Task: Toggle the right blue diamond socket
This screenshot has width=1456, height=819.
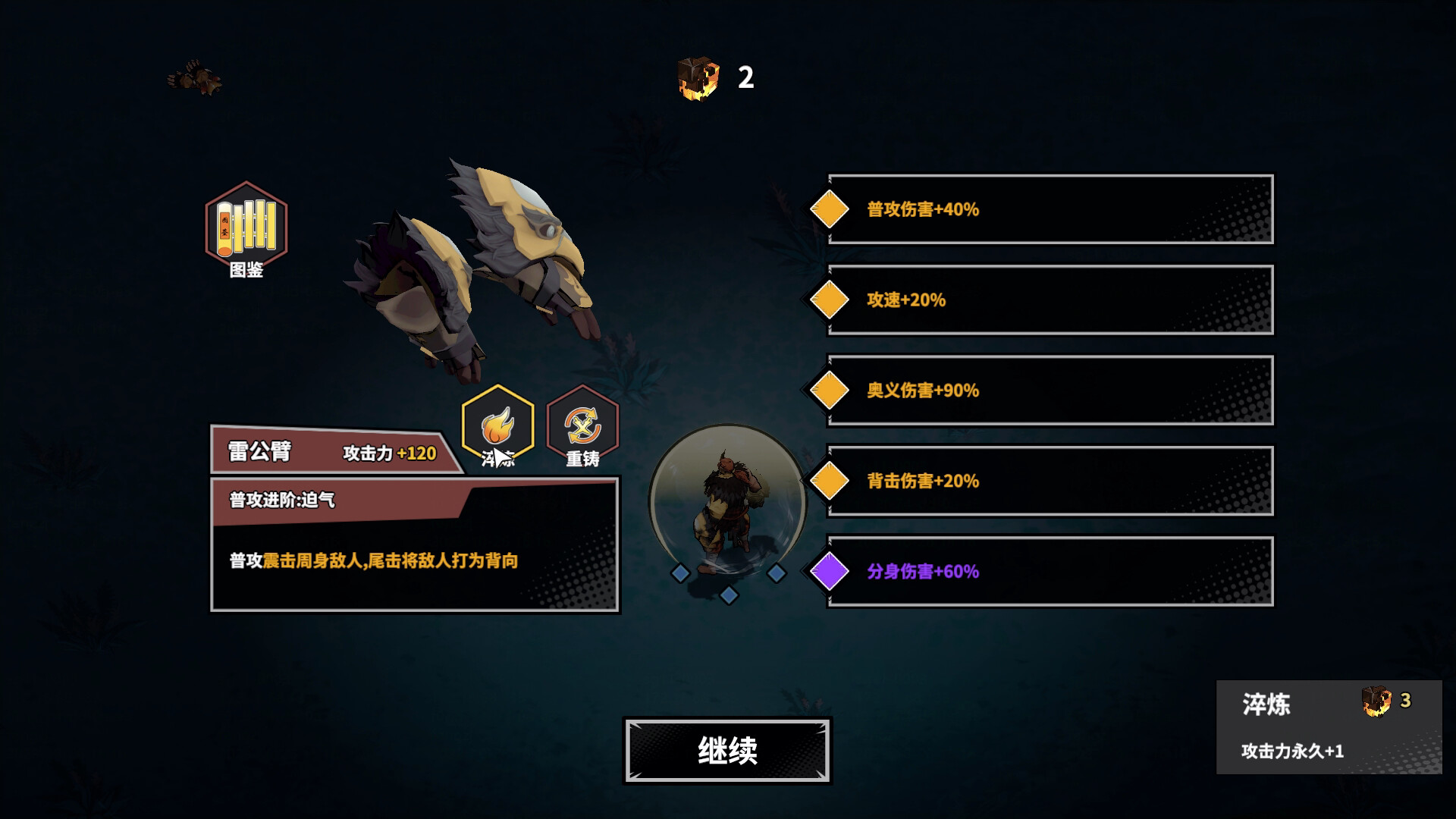Action: point(777,573)
